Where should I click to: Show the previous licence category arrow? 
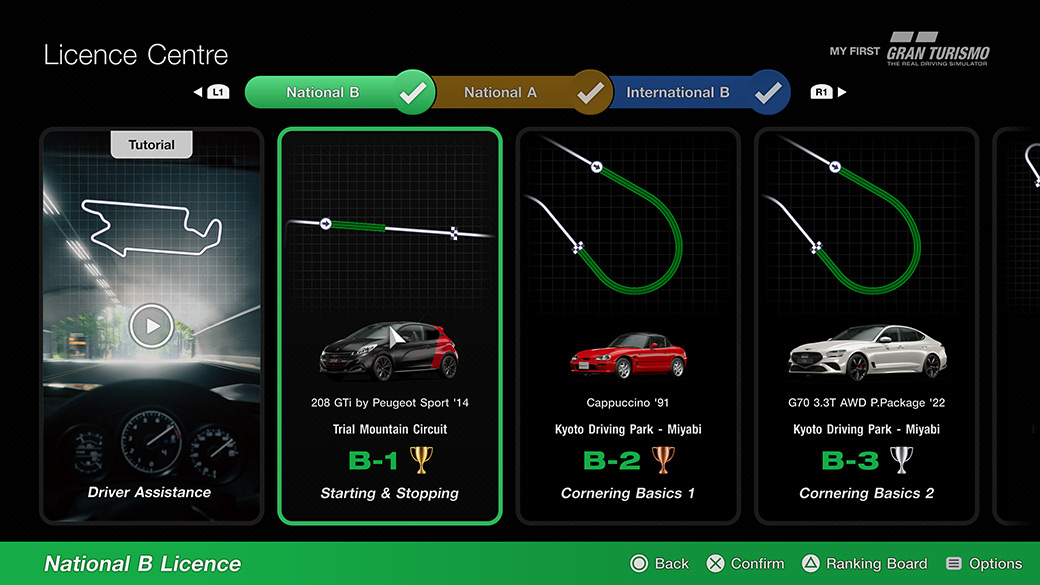(212, 93)
